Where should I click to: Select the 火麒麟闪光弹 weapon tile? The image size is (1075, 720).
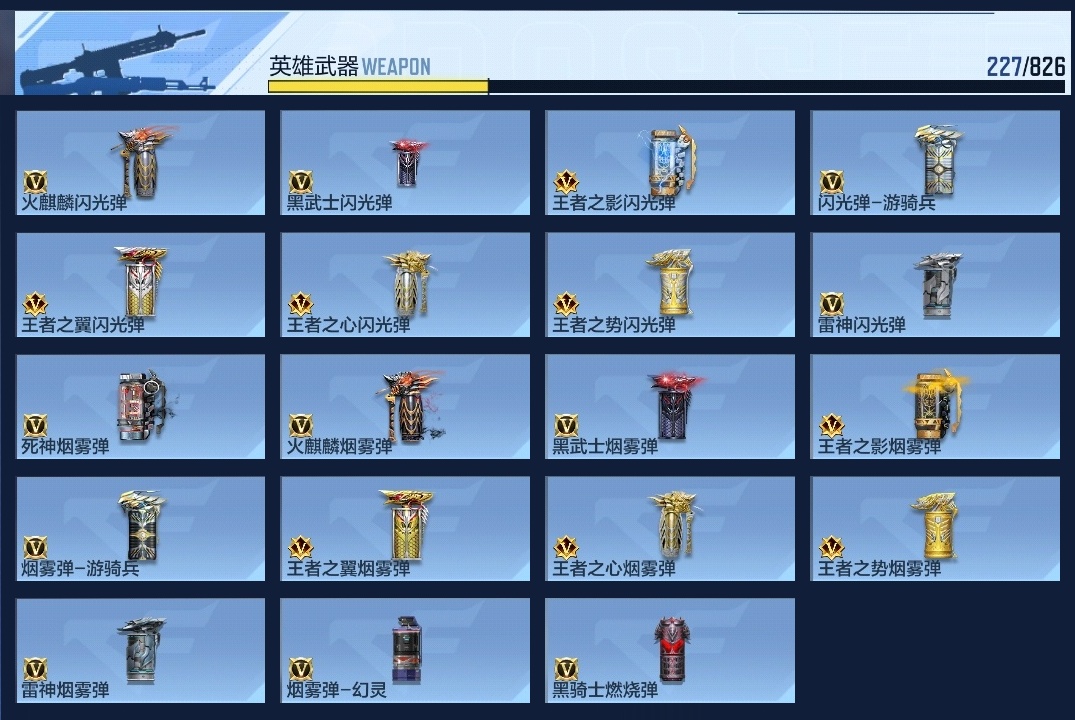point(141,162)
